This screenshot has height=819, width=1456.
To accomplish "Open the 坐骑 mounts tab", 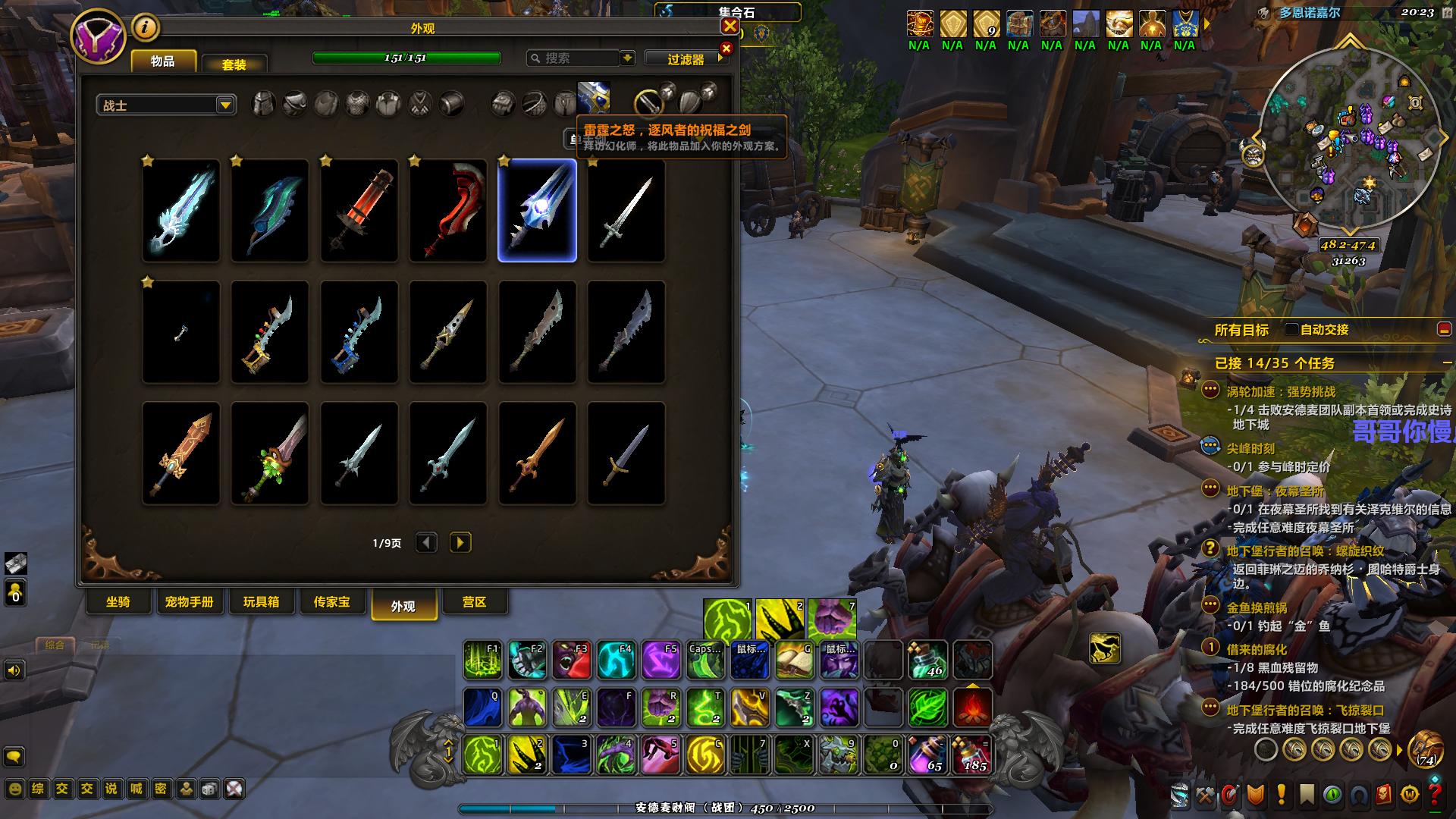I will click(x=118, y=602).
